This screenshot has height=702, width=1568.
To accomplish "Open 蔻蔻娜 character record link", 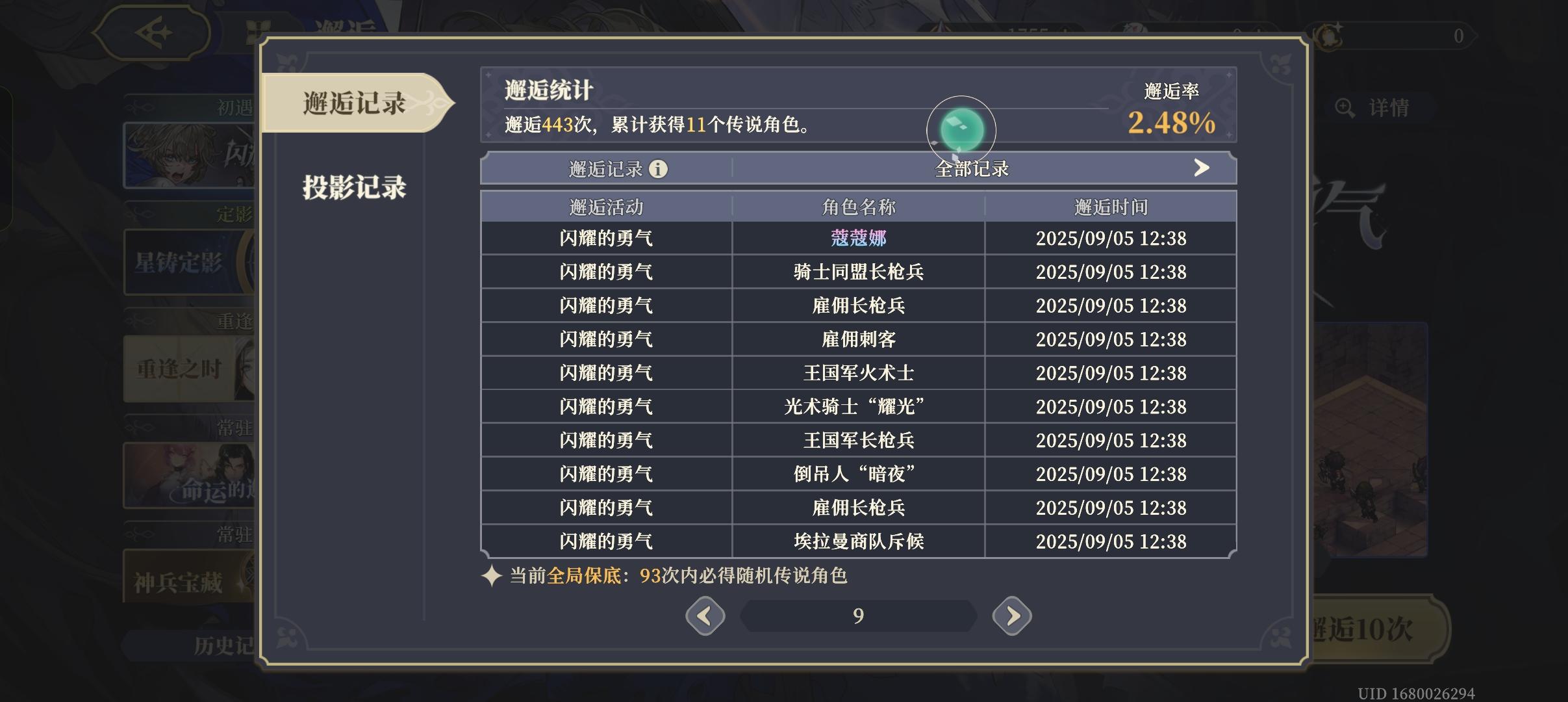I will click(x=859, y=238).
